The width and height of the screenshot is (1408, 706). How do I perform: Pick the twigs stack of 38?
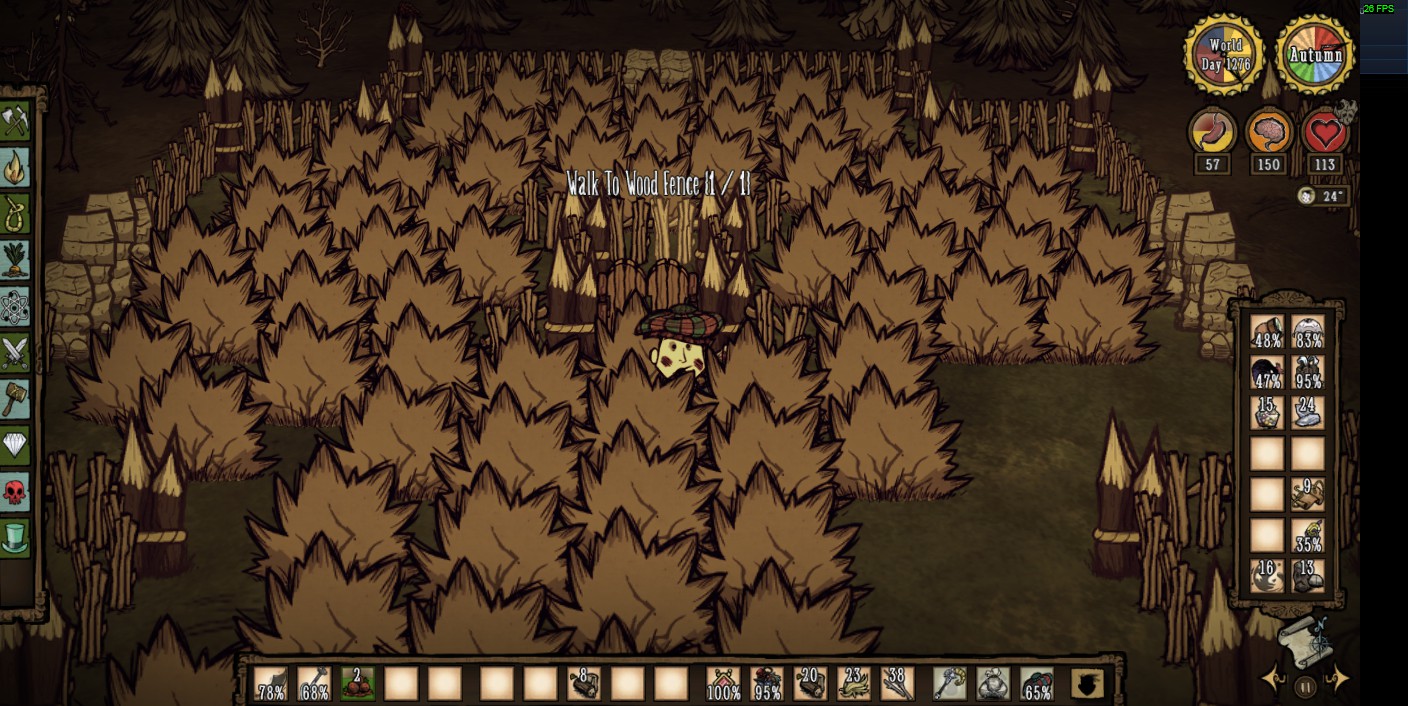coord(897,684)
